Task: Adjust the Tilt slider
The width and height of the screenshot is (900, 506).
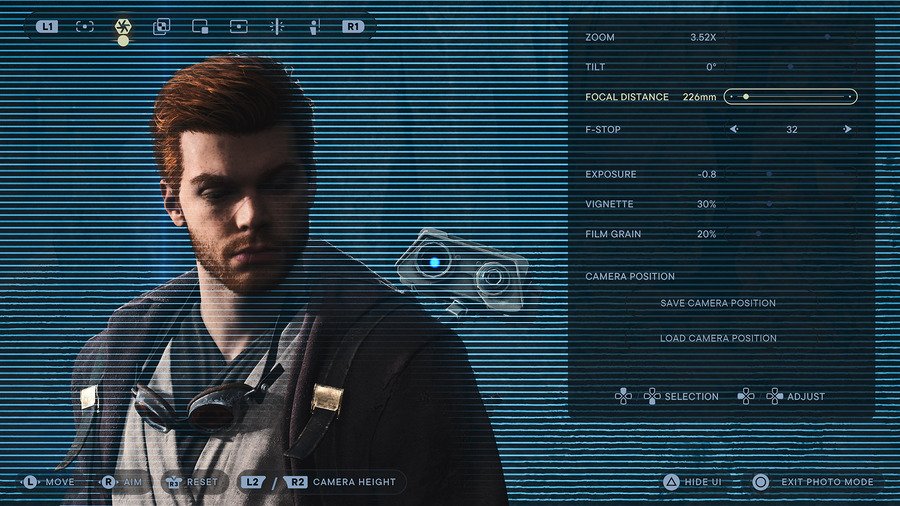Action: [790, 67]
